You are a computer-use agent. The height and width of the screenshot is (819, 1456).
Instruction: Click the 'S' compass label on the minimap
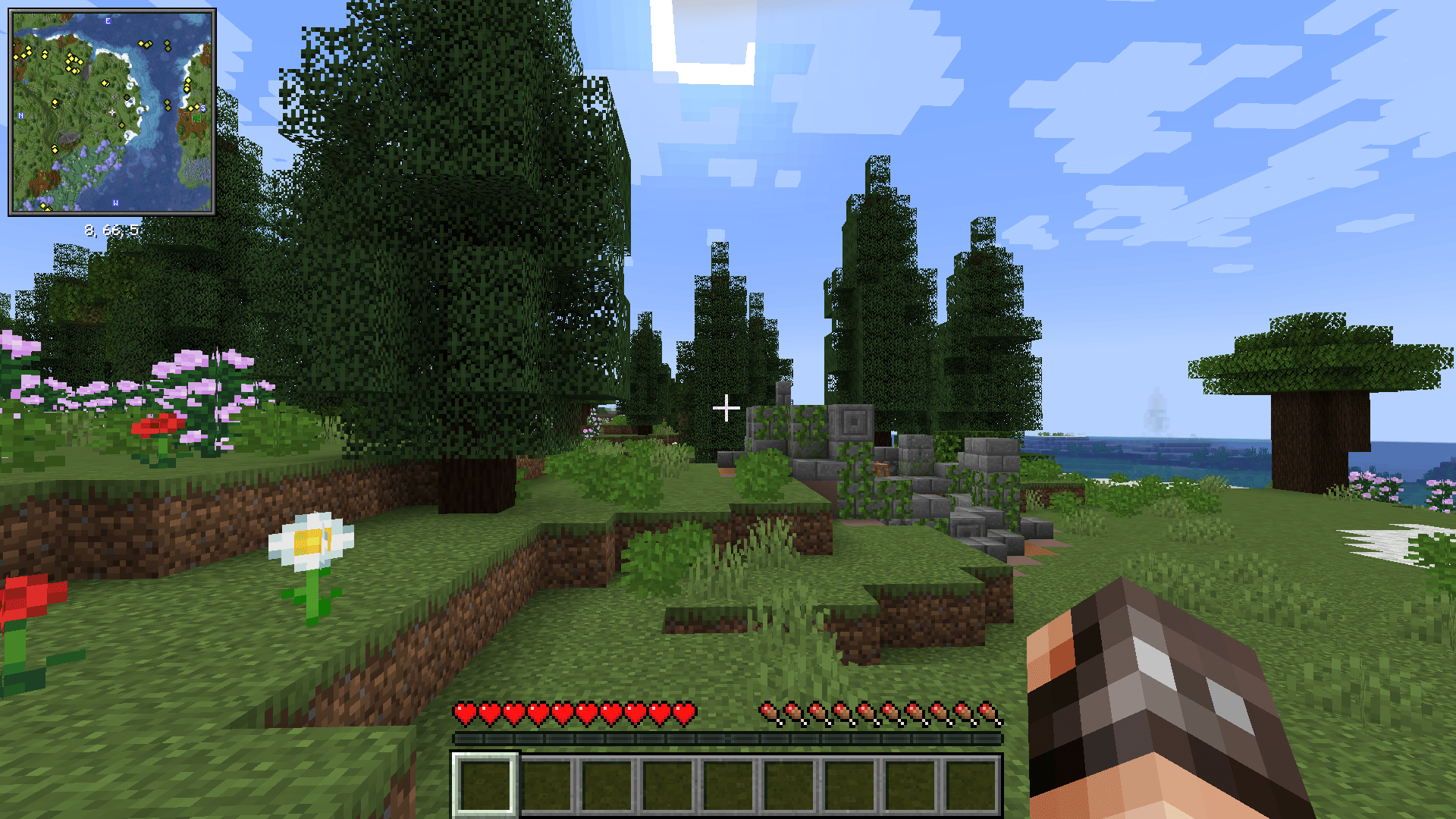(x=202, y=108)
